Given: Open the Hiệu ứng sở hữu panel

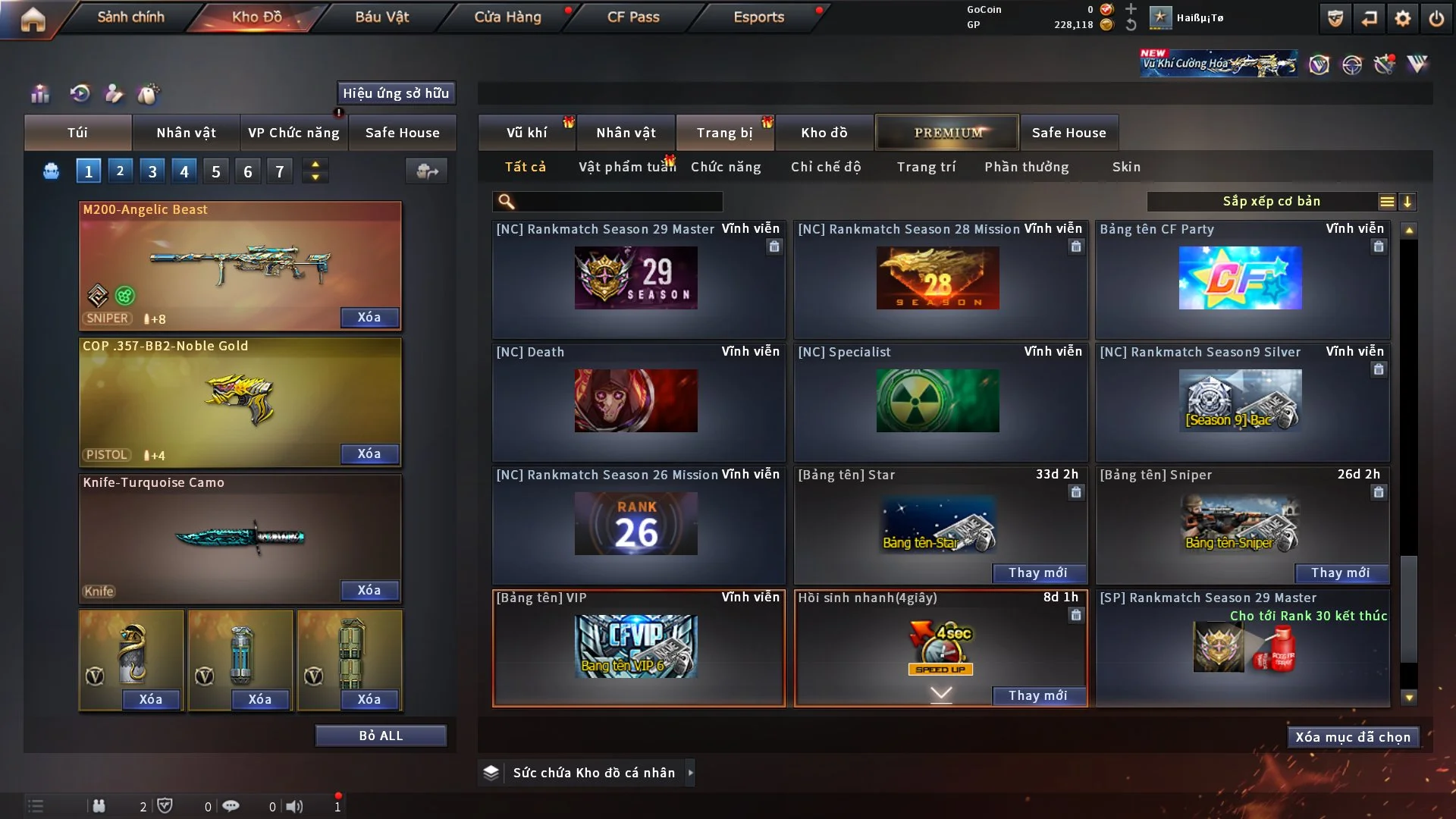Looking at the screenshot, I should (396, 93).
